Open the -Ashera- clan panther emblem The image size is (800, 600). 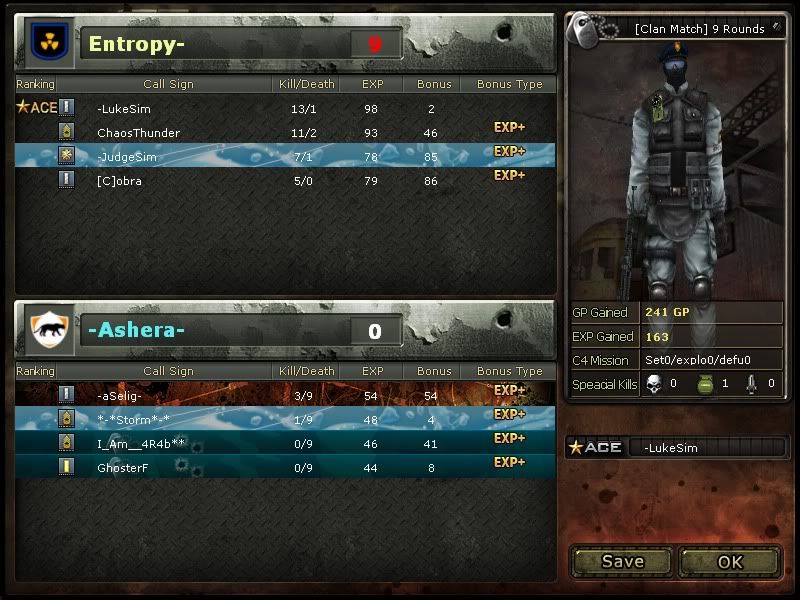click(x=47, y=330)
